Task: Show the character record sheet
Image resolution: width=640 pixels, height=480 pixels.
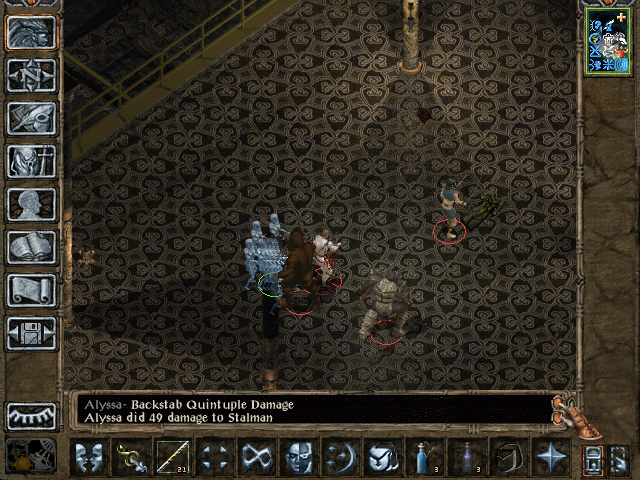Action: tap(32, 204)
